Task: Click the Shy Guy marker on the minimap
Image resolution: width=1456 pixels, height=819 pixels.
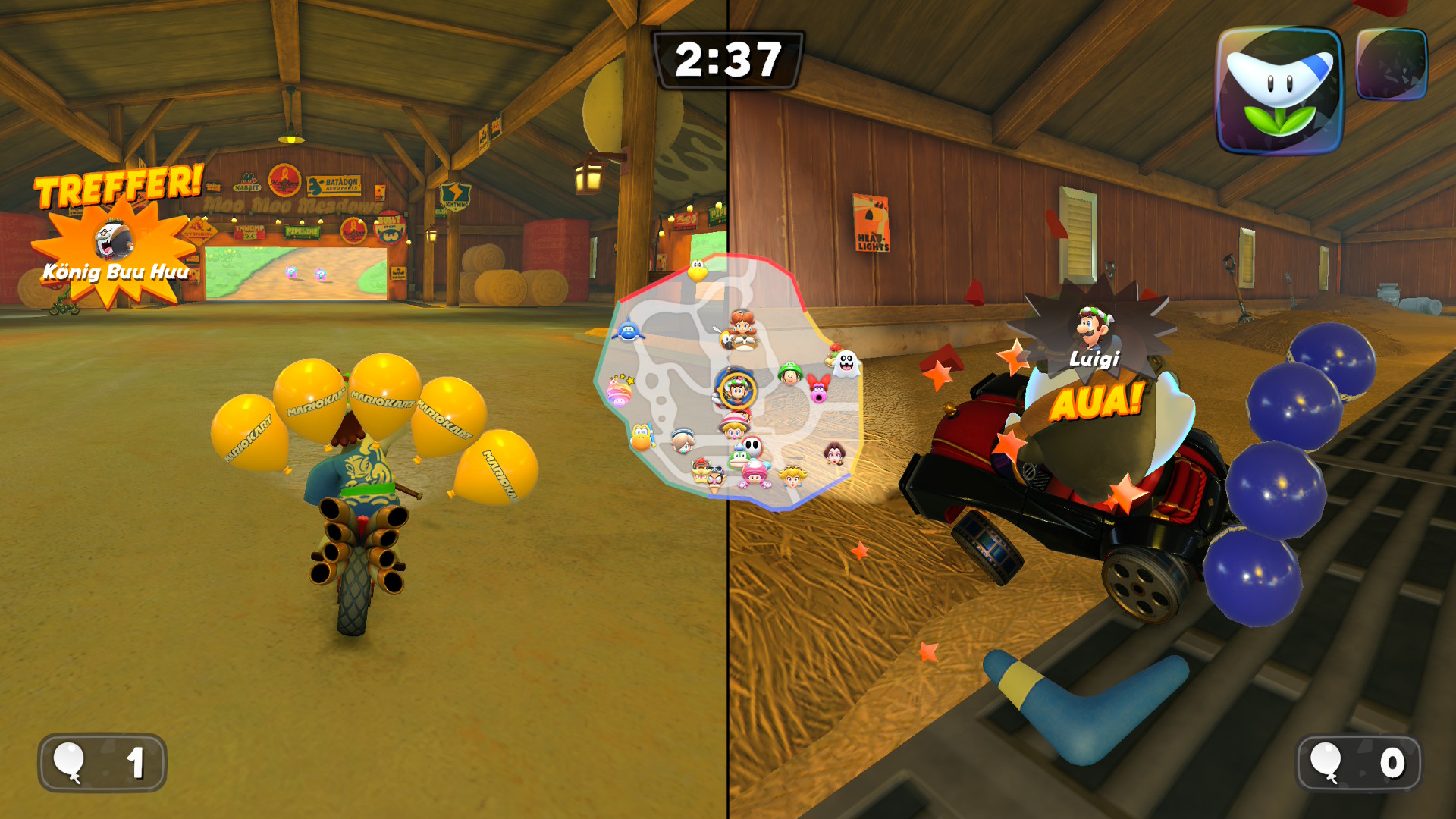Action: tap(751, 446)
